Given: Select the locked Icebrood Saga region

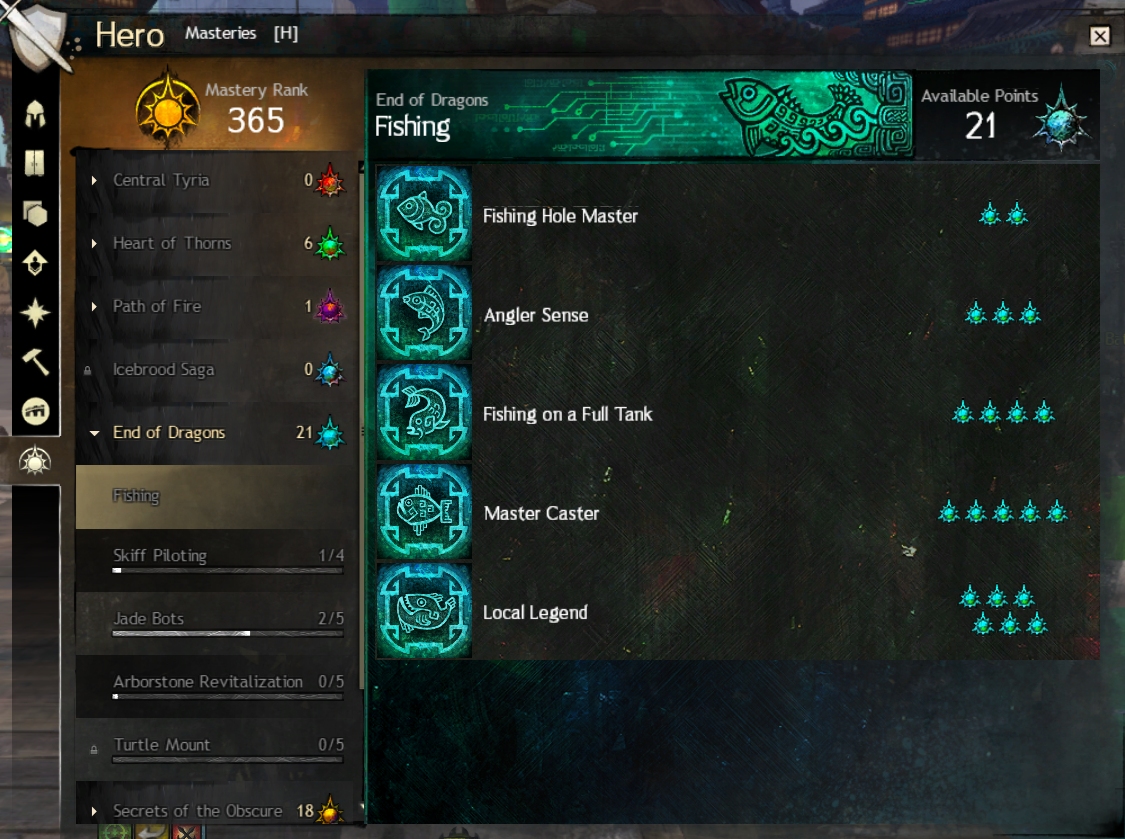Looking at the screenshot, I should pos(163,370).
